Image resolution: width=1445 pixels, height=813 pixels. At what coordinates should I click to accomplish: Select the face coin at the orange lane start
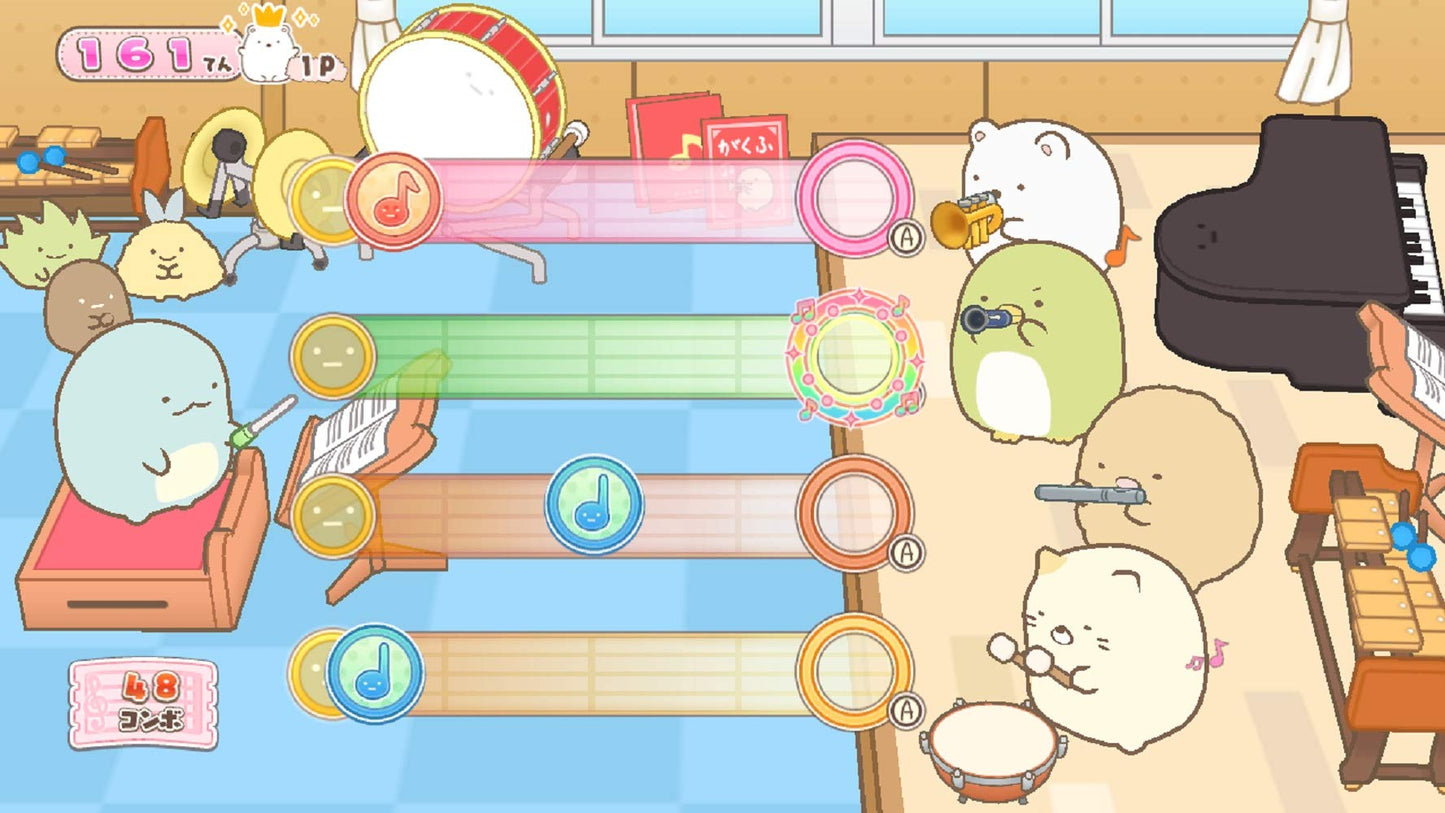334,515
